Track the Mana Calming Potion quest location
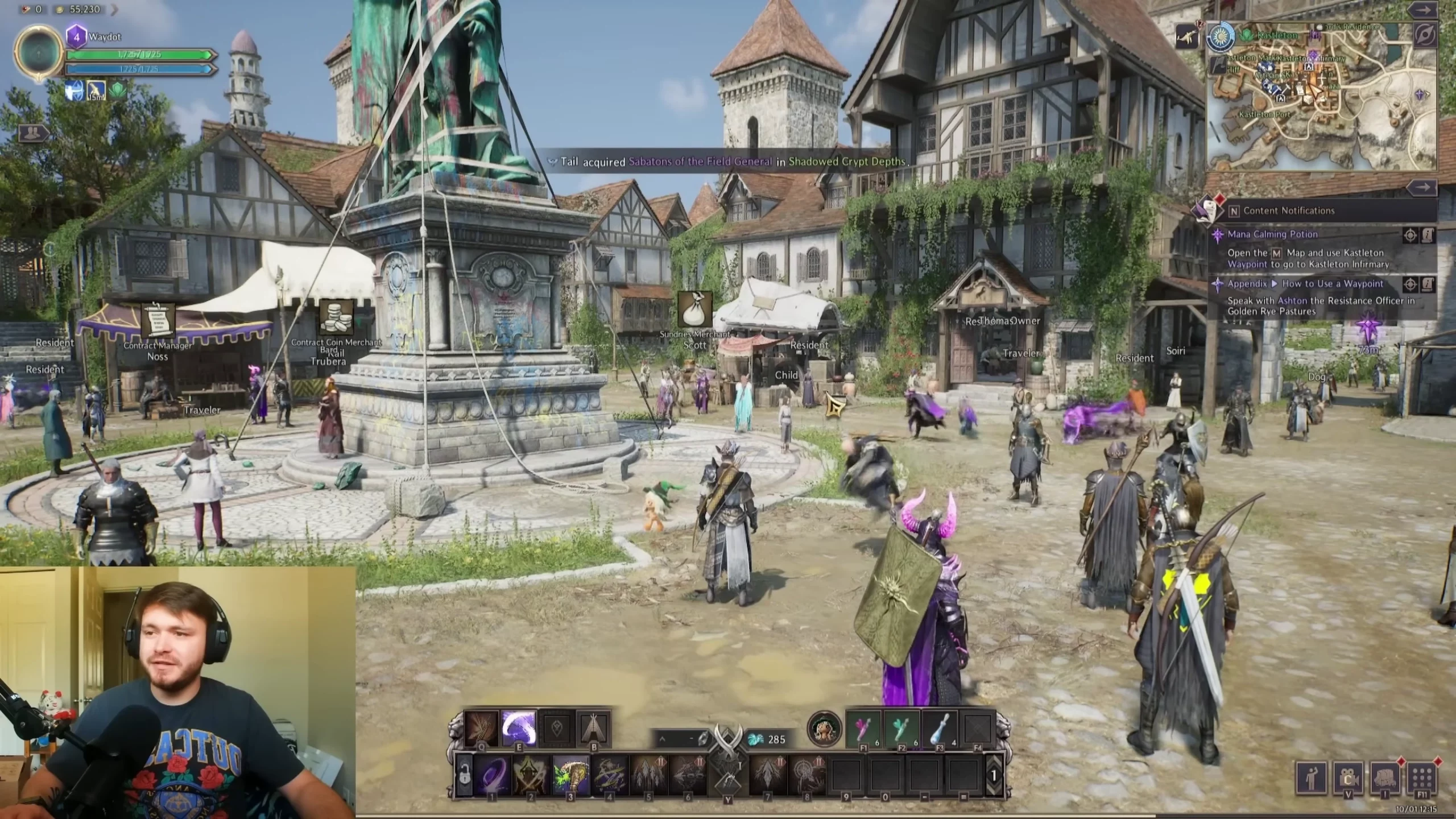Image resolution: width=1456 pixels, height=819 pixels. click(1410, 235)
